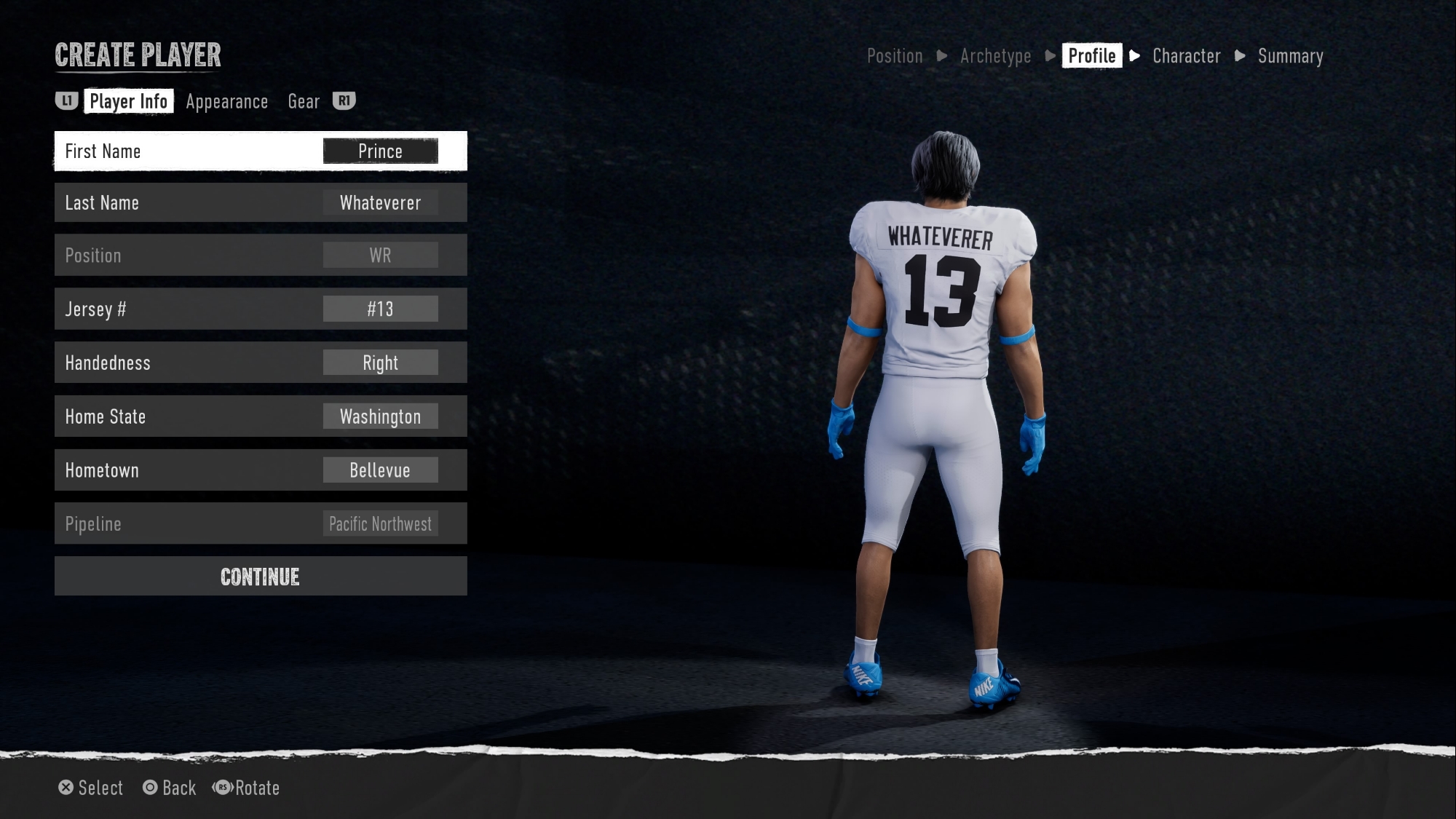Select the First Name field

pos(260,151)
